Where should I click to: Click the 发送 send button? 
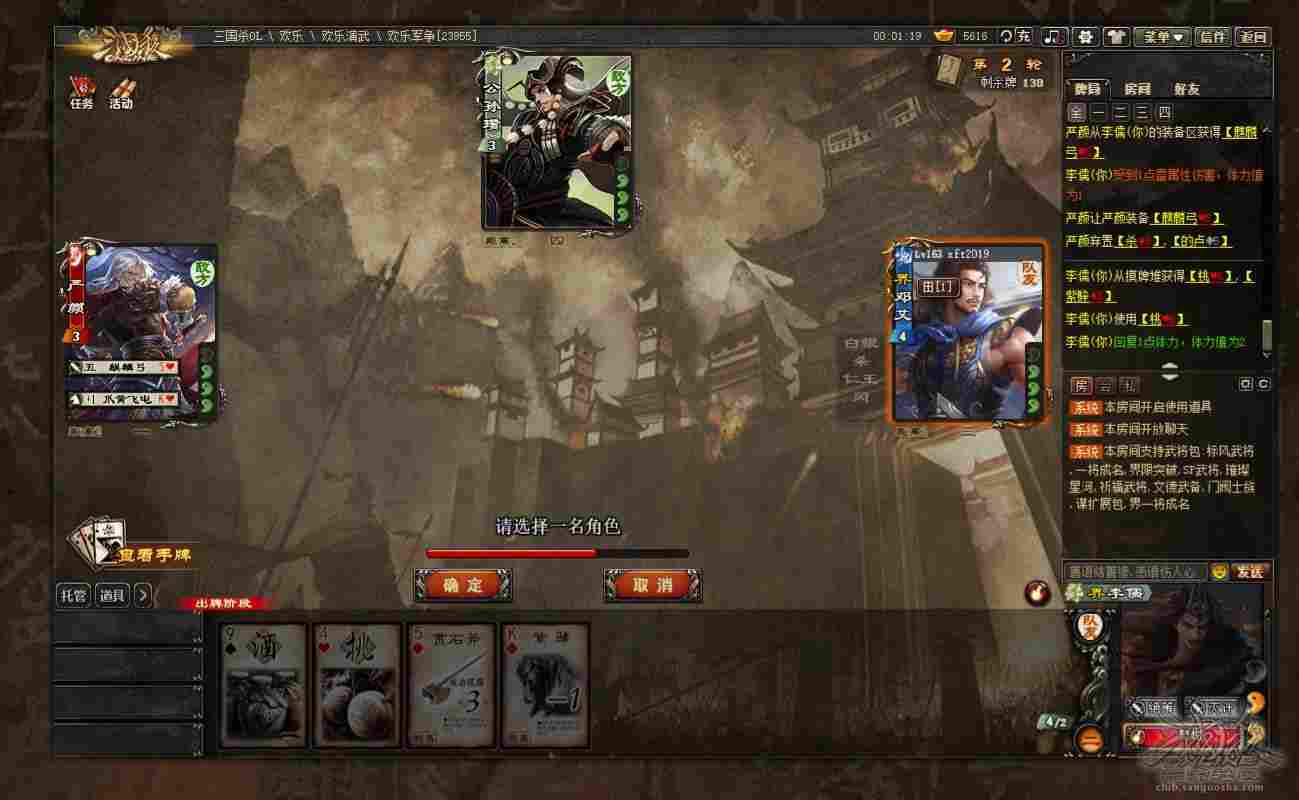coord(1250,572)
